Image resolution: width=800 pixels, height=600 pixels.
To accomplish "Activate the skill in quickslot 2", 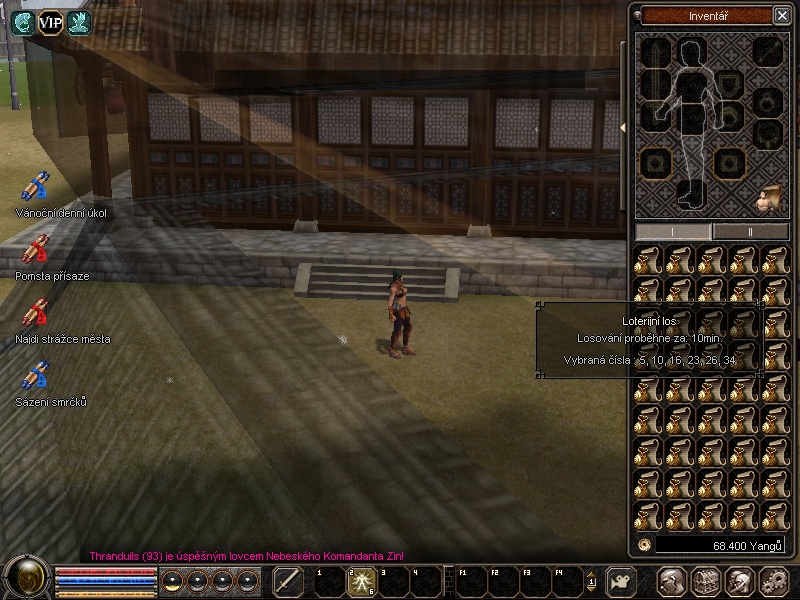I will 357,580.
